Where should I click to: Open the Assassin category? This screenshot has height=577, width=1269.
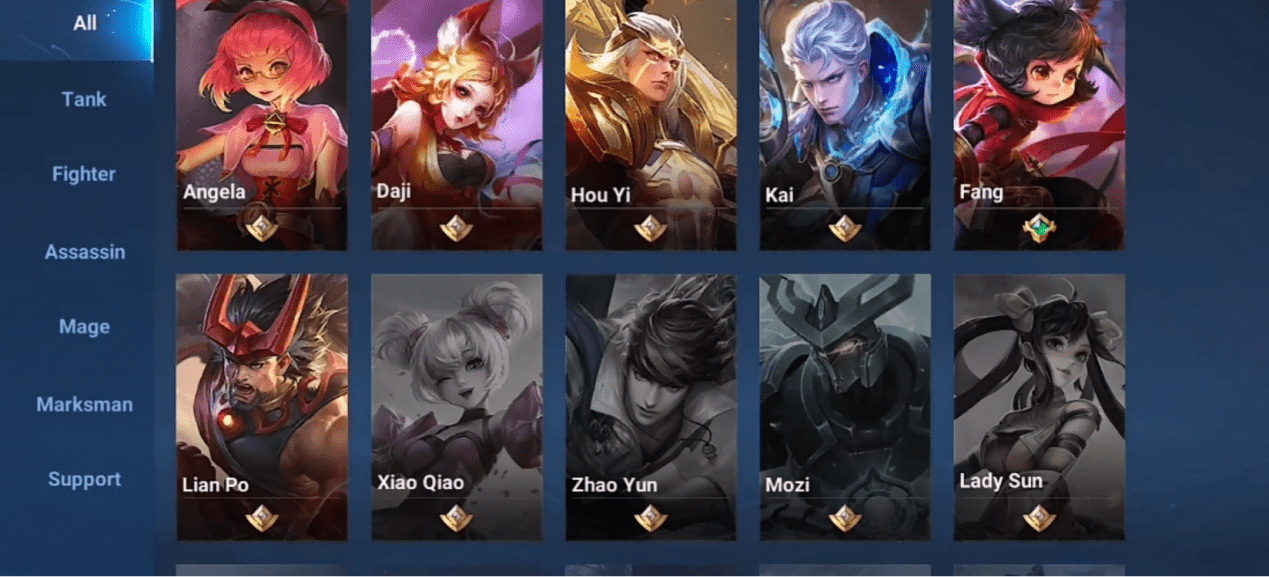[85, 252]
